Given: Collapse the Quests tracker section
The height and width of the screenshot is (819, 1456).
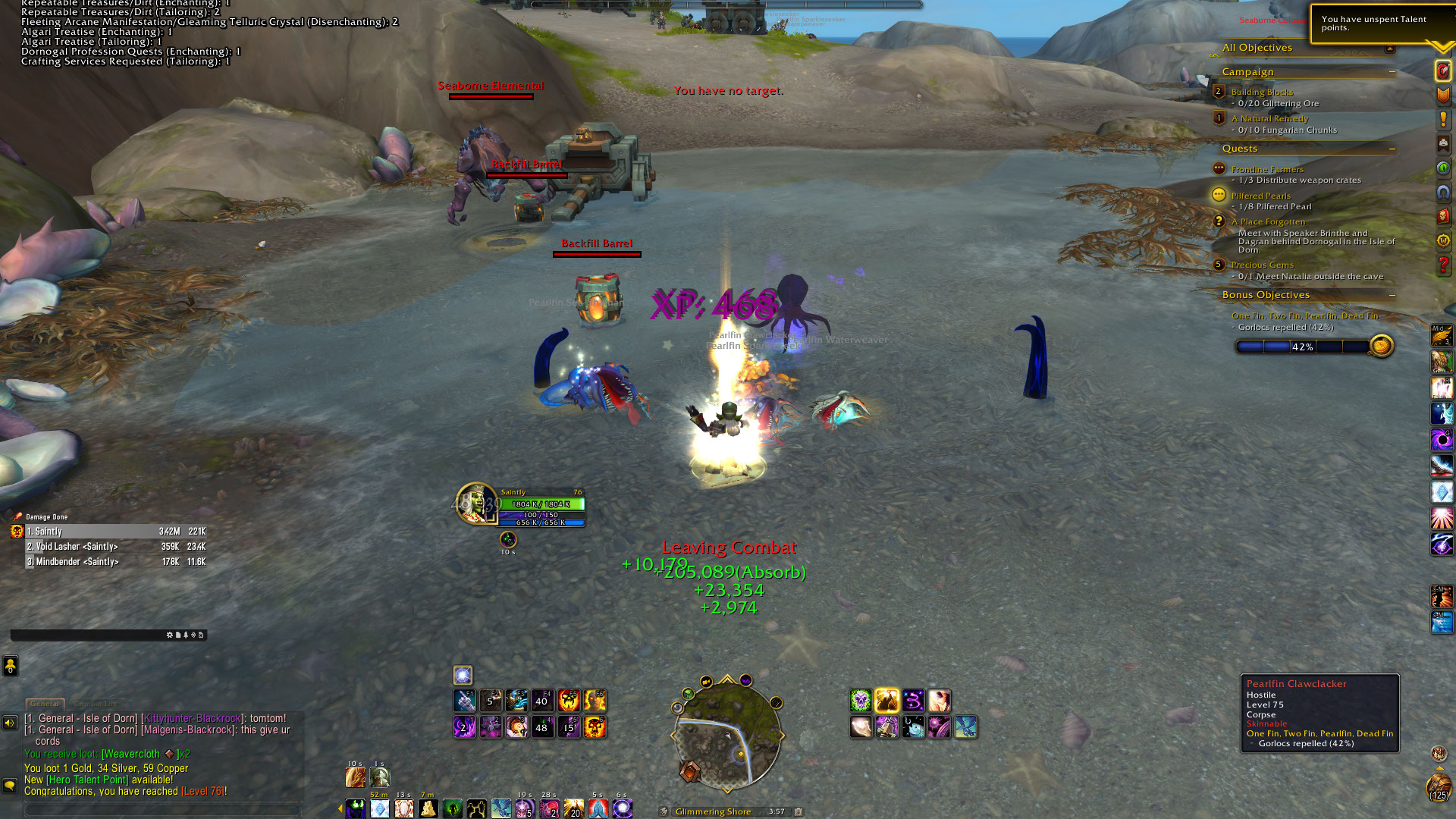Looking at the screenshot, I should (x=1392, y=149).
